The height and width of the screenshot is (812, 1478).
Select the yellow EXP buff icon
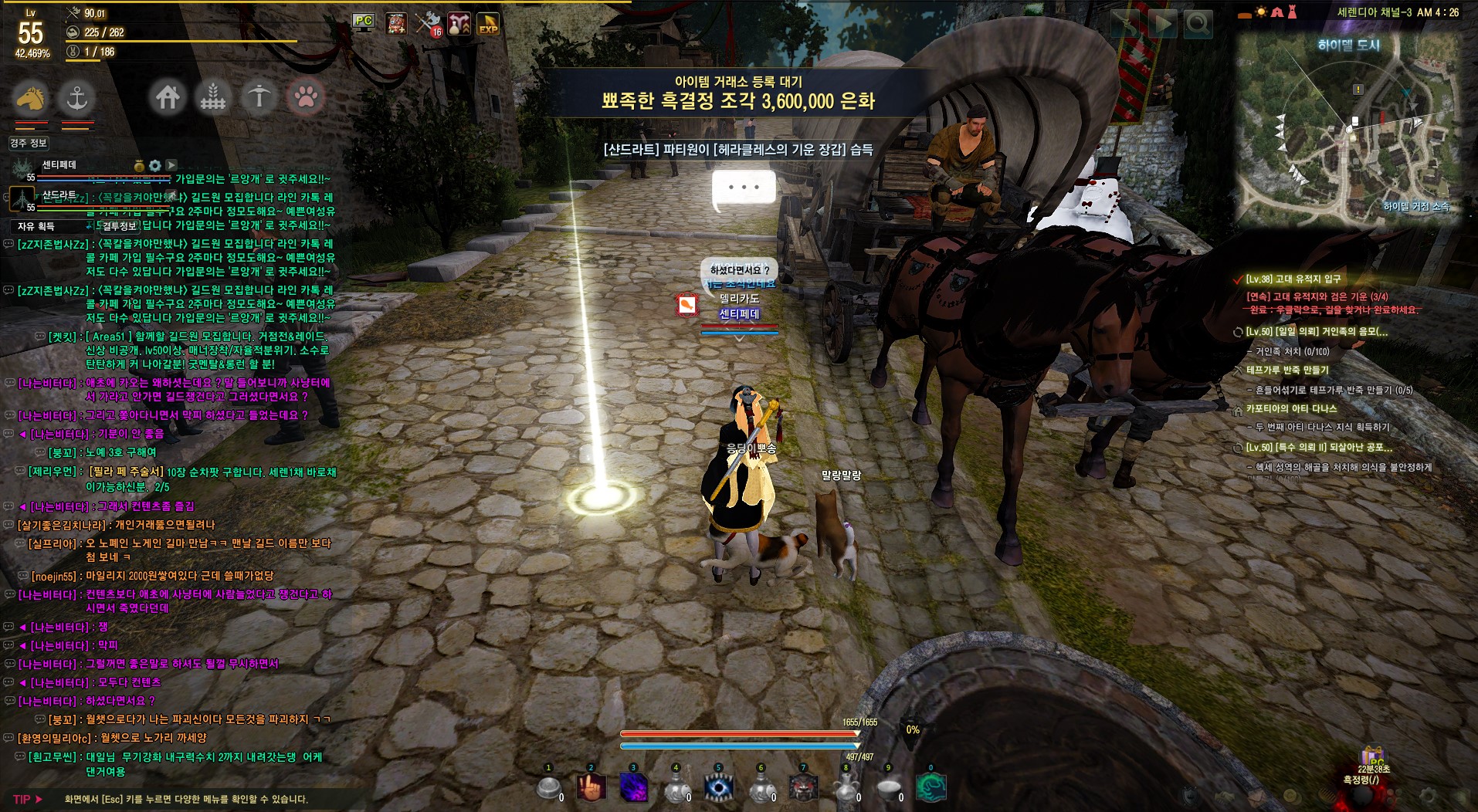pos(488,24)
